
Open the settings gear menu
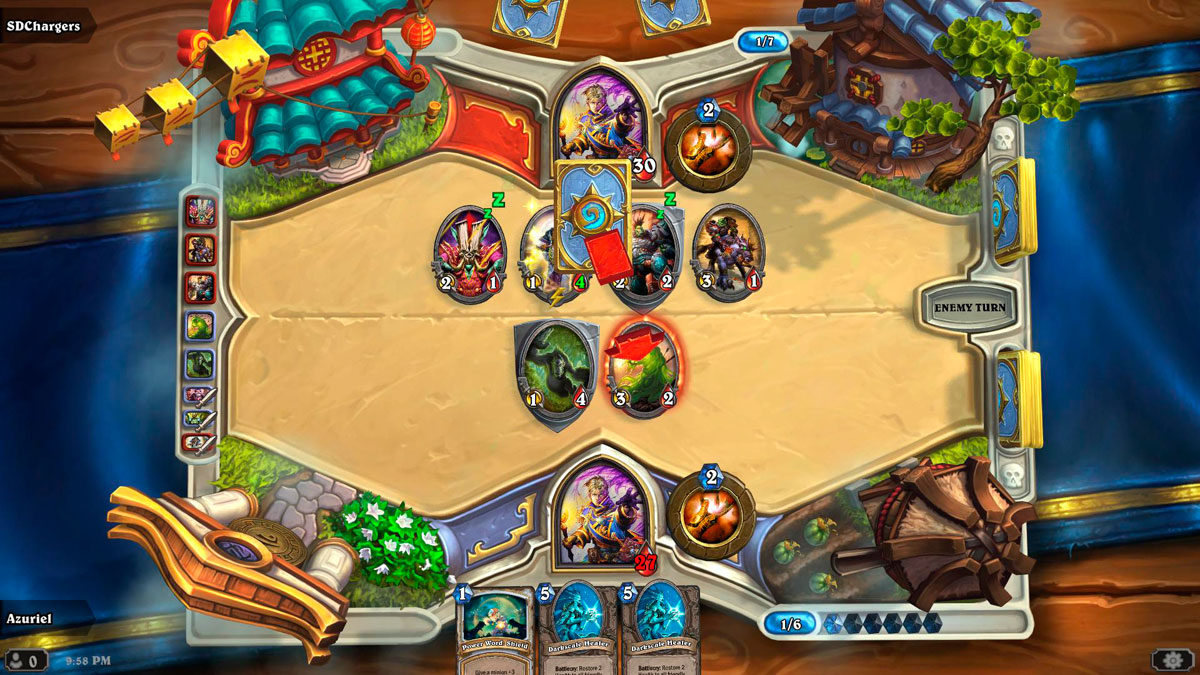pyautogui.click(x=1171, y=659)
